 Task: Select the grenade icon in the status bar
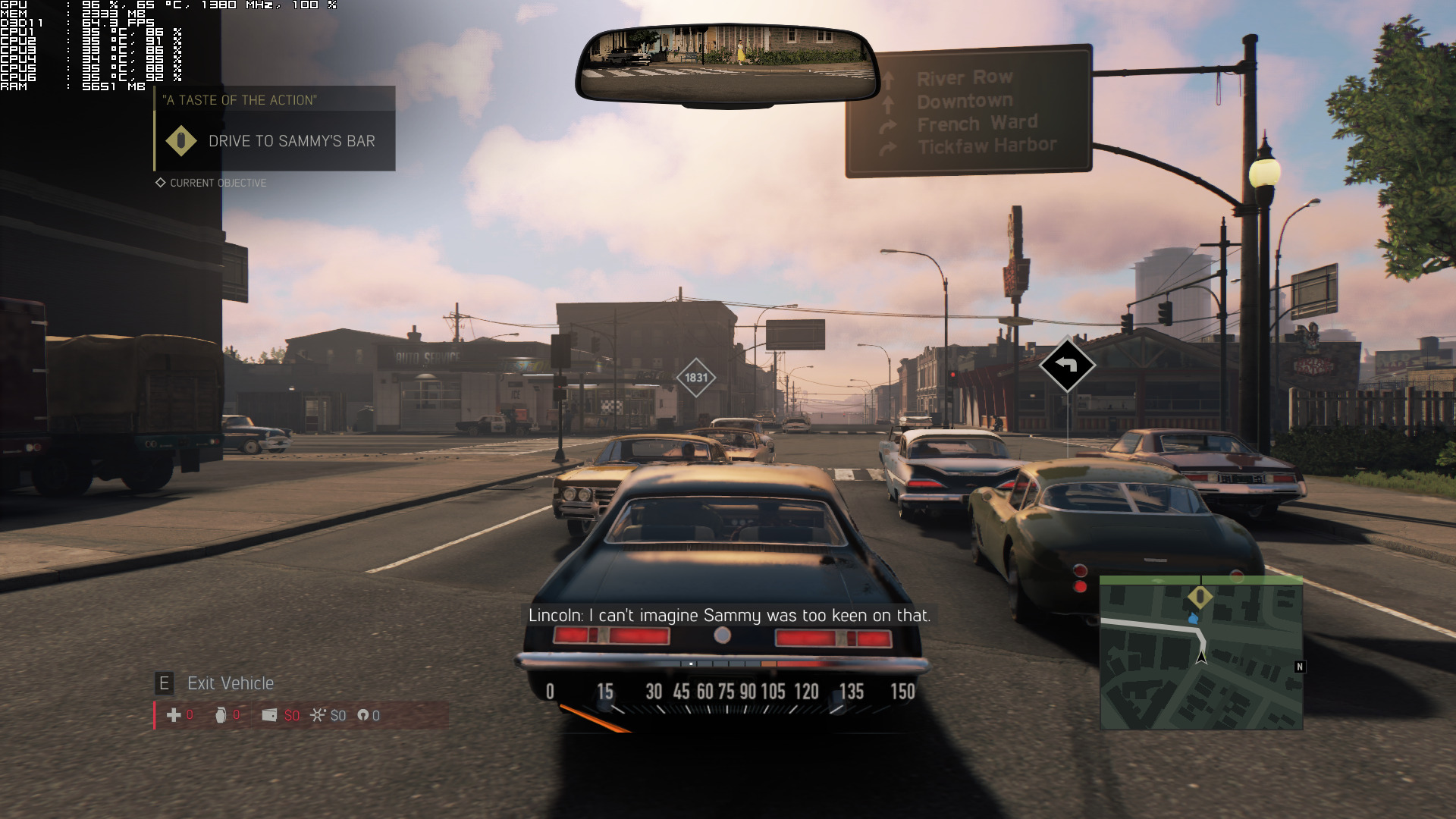click(x=221, y=715)
